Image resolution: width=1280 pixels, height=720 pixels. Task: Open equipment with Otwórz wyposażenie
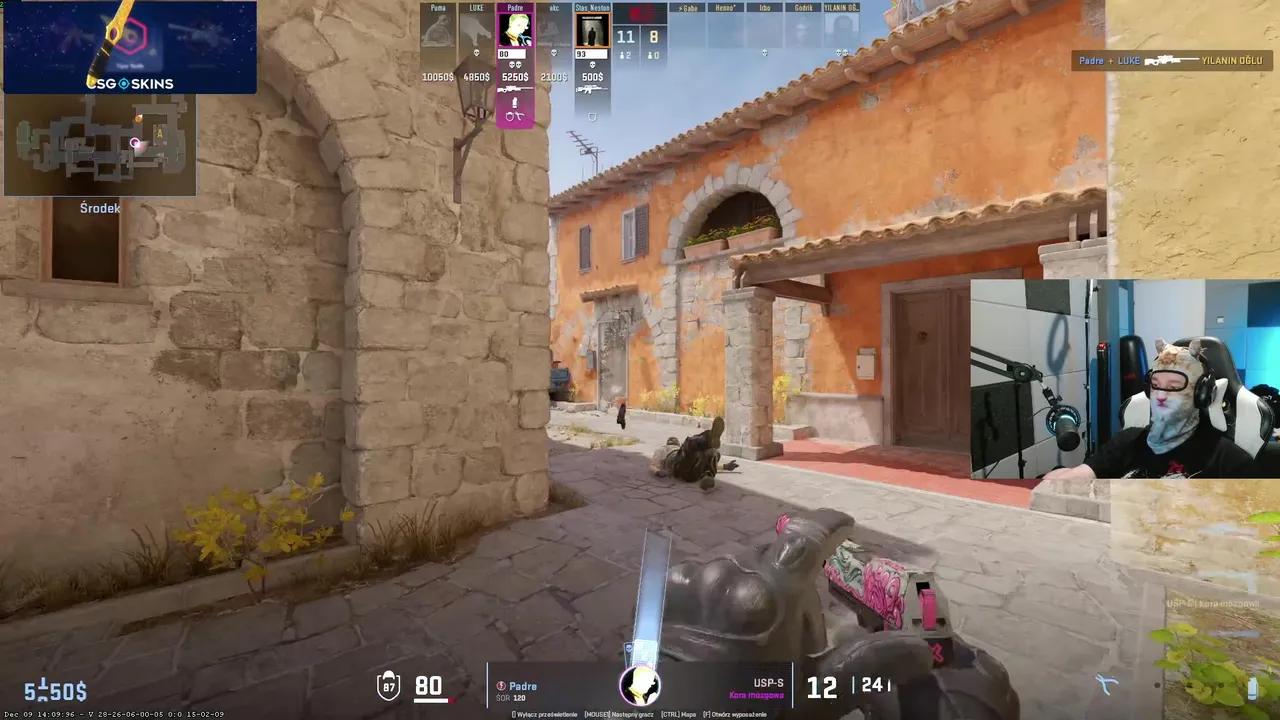click(736, 713)
